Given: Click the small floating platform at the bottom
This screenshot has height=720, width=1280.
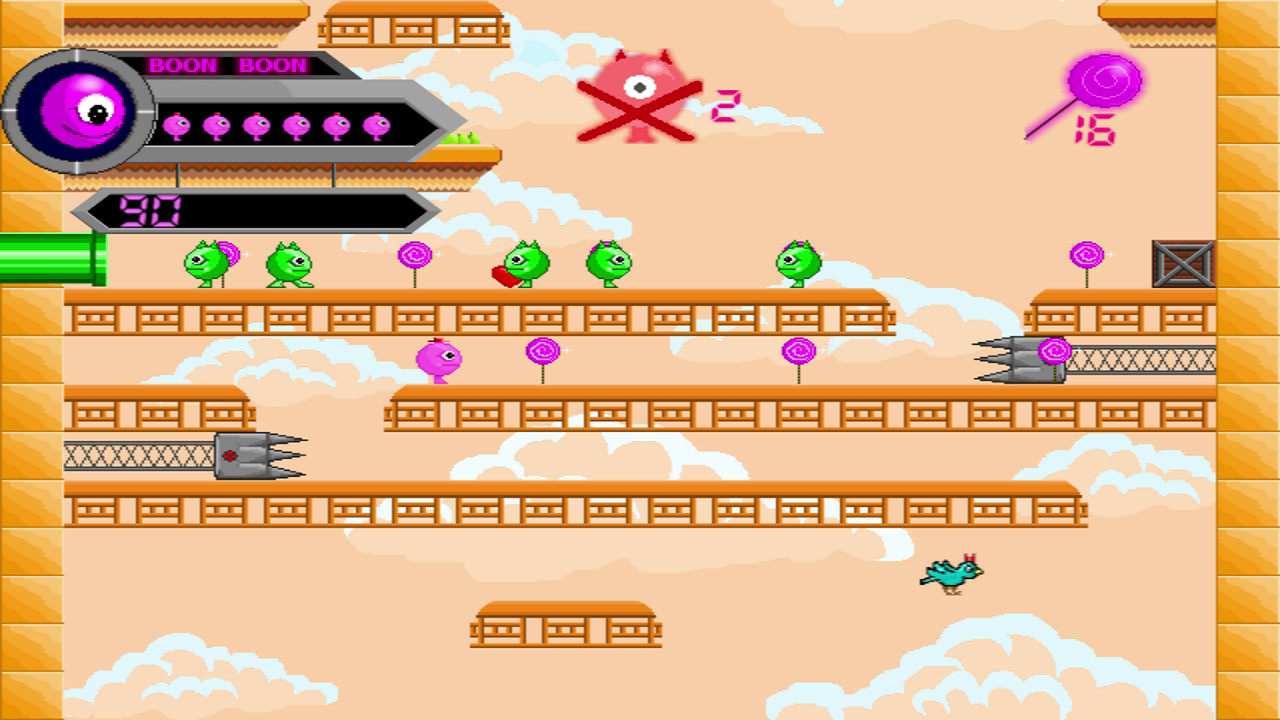Looking at the screenshot, I should click(x=565, y=628).
